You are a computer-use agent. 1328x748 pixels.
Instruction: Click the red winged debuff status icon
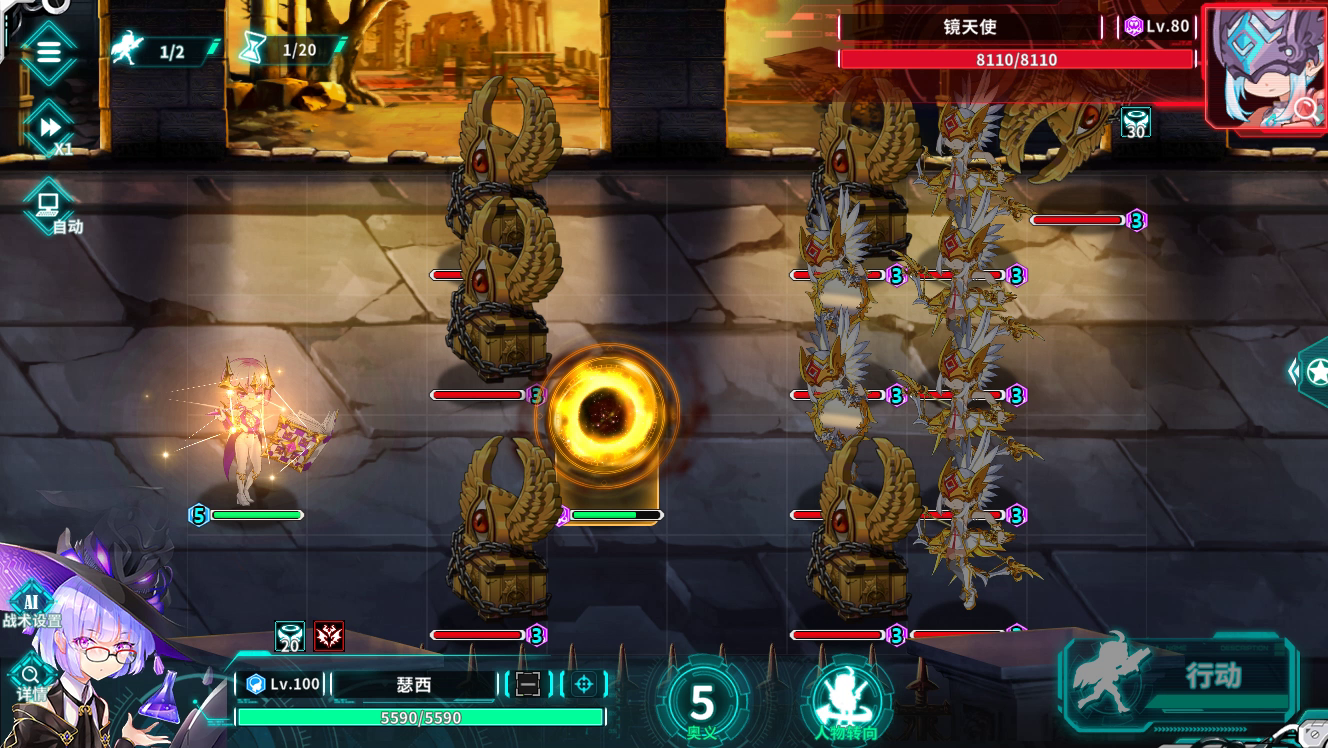[x=329, y=636]
